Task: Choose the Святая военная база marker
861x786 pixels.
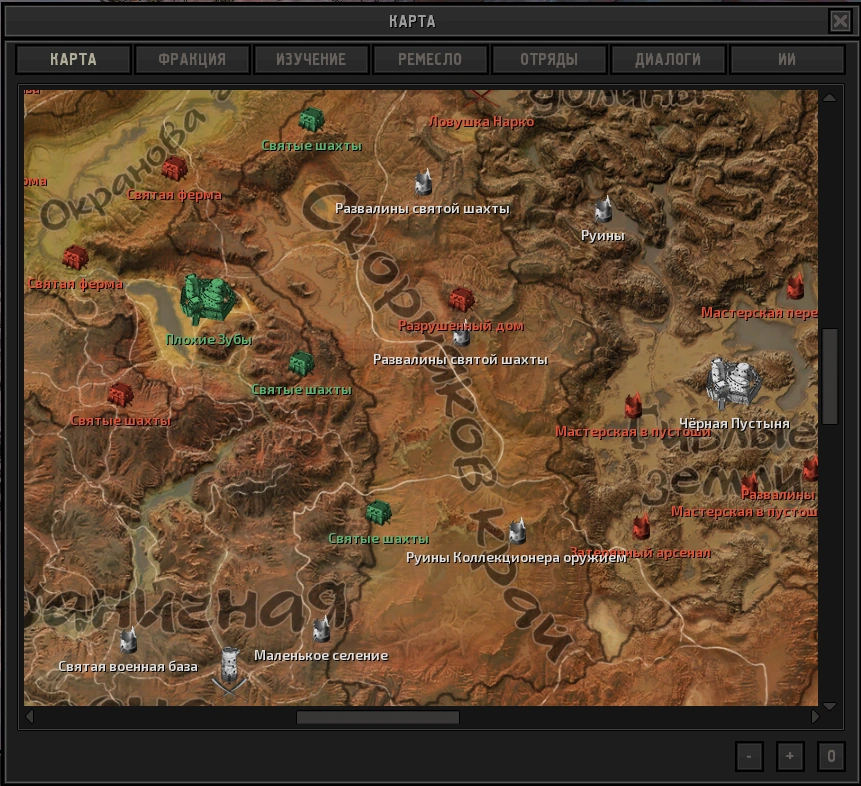Action: pyautogui.click(x=128, y=640)
